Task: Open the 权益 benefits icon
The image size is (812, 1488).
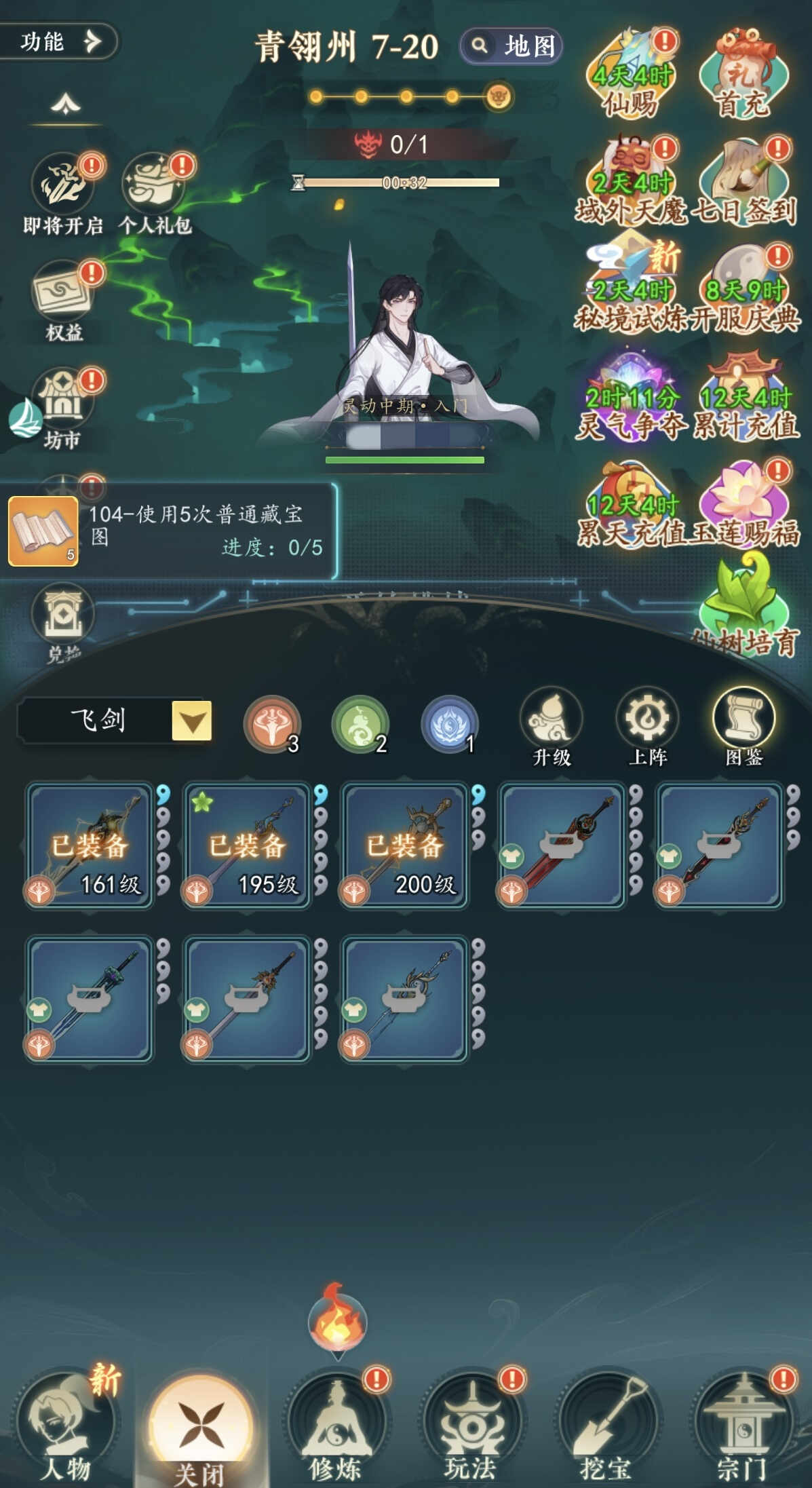Action: tap(64, 299)
